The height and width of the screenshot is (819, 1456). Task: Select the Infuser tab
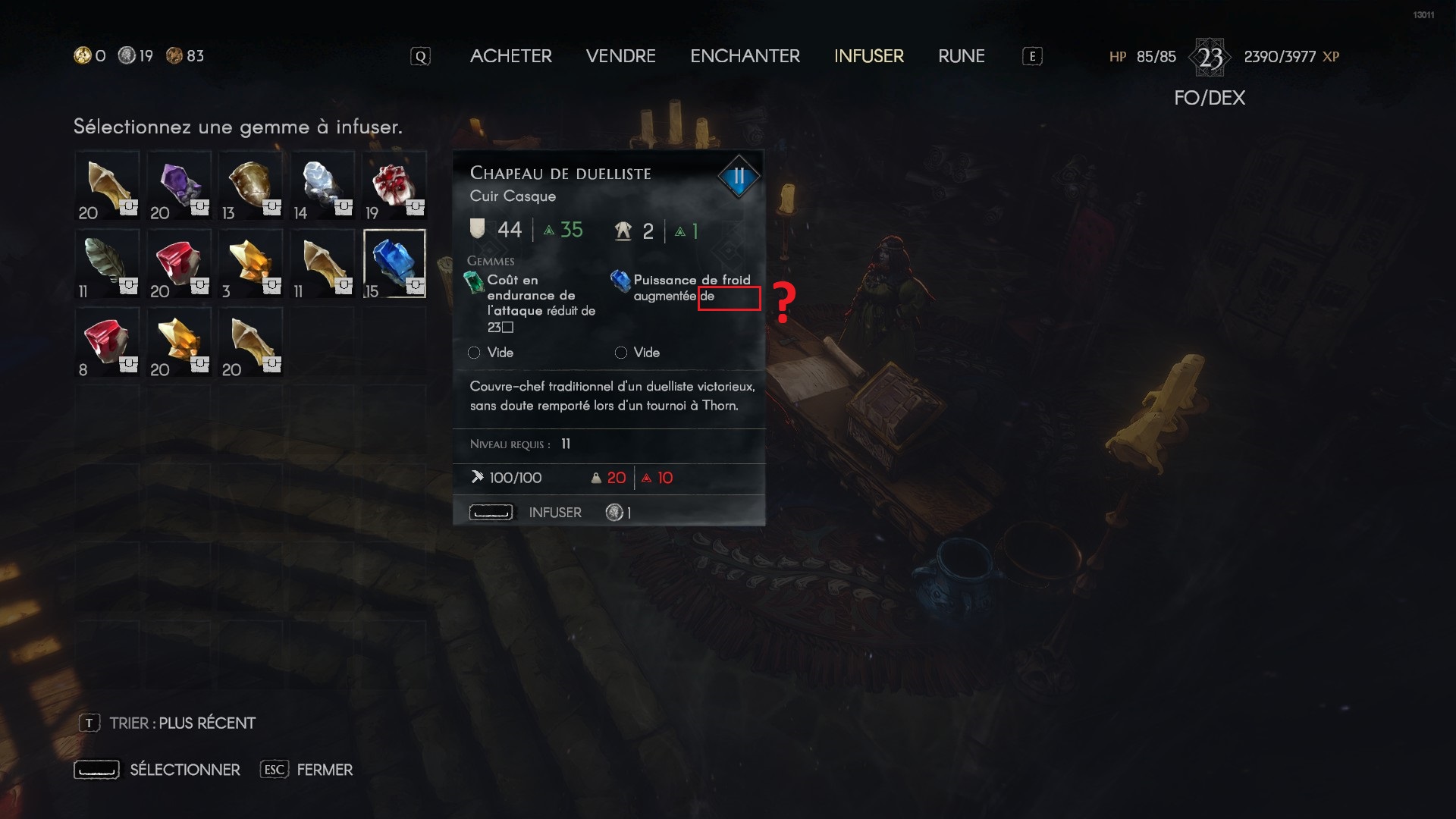(x=868, y=56)
